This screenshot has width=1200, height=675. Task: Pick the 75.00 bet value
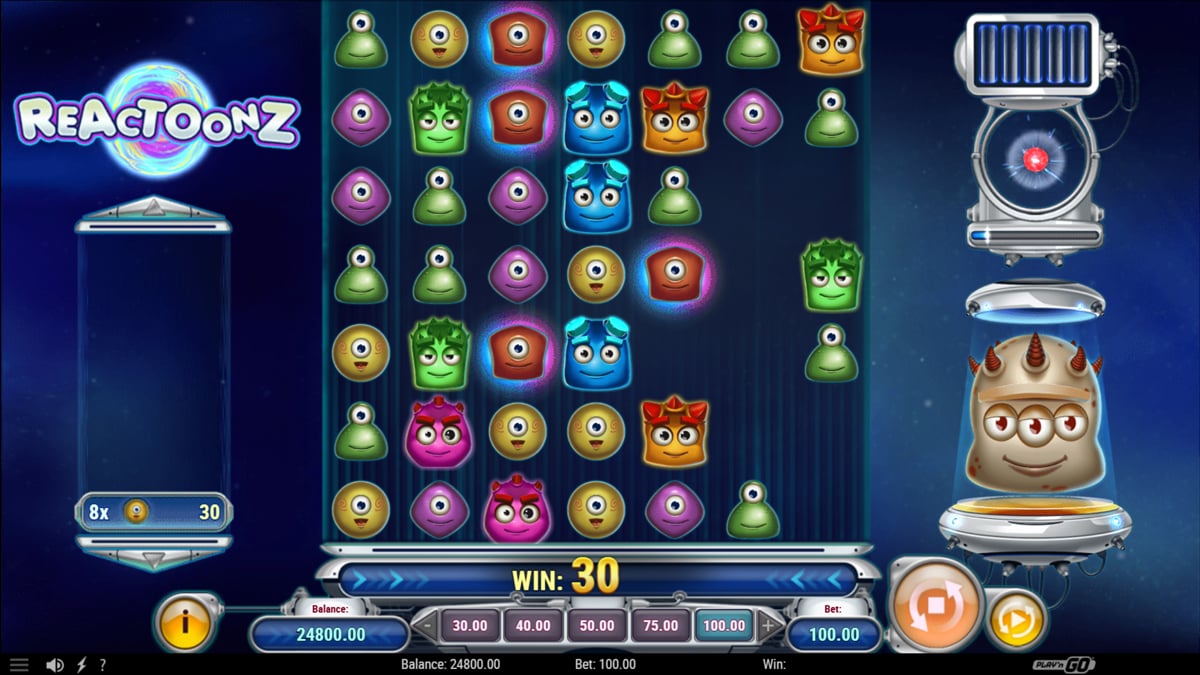tap(660, 626)
